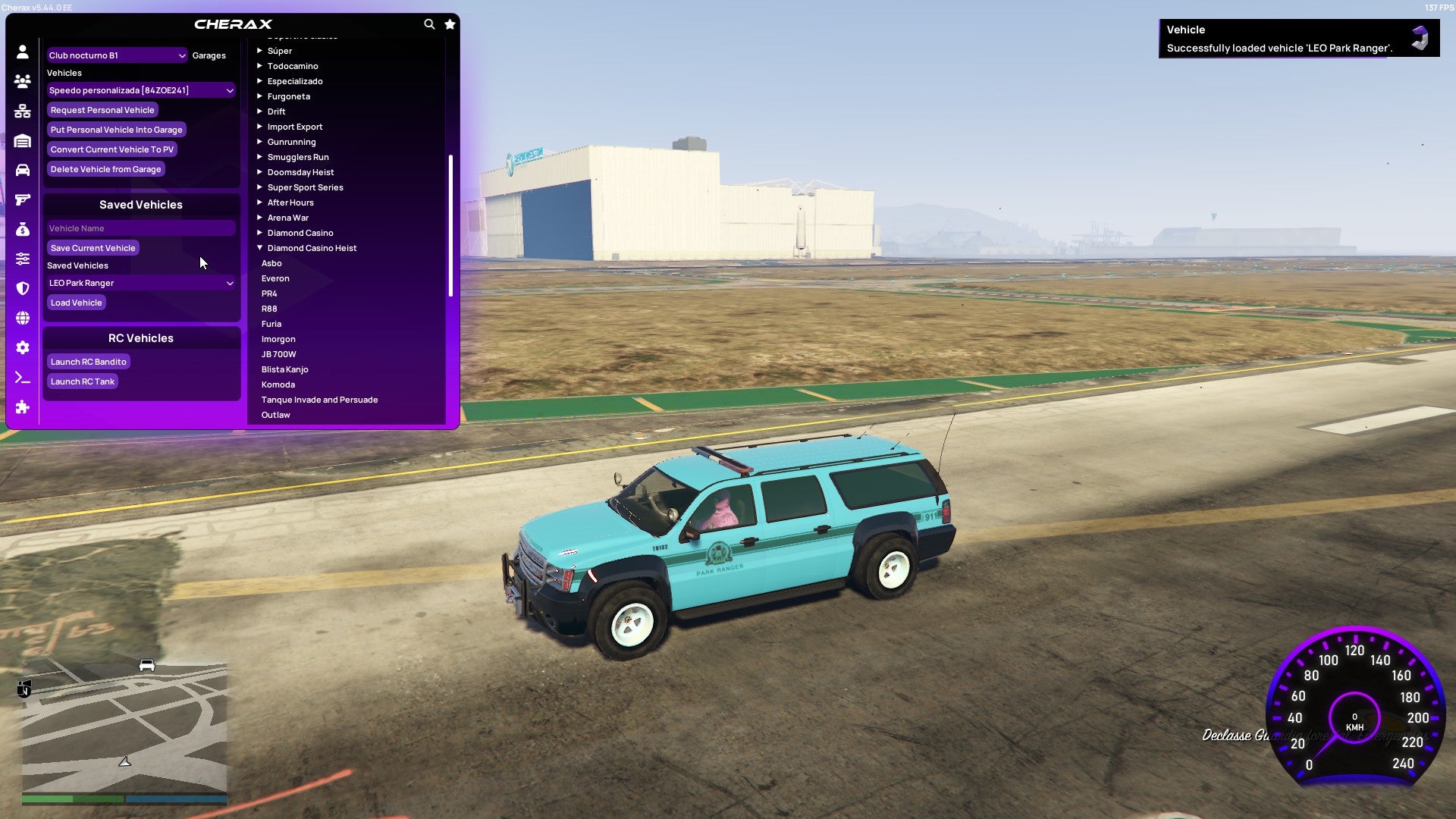
Task: Open the settings gear in the sidebar
Action: (x=23, y=347)
